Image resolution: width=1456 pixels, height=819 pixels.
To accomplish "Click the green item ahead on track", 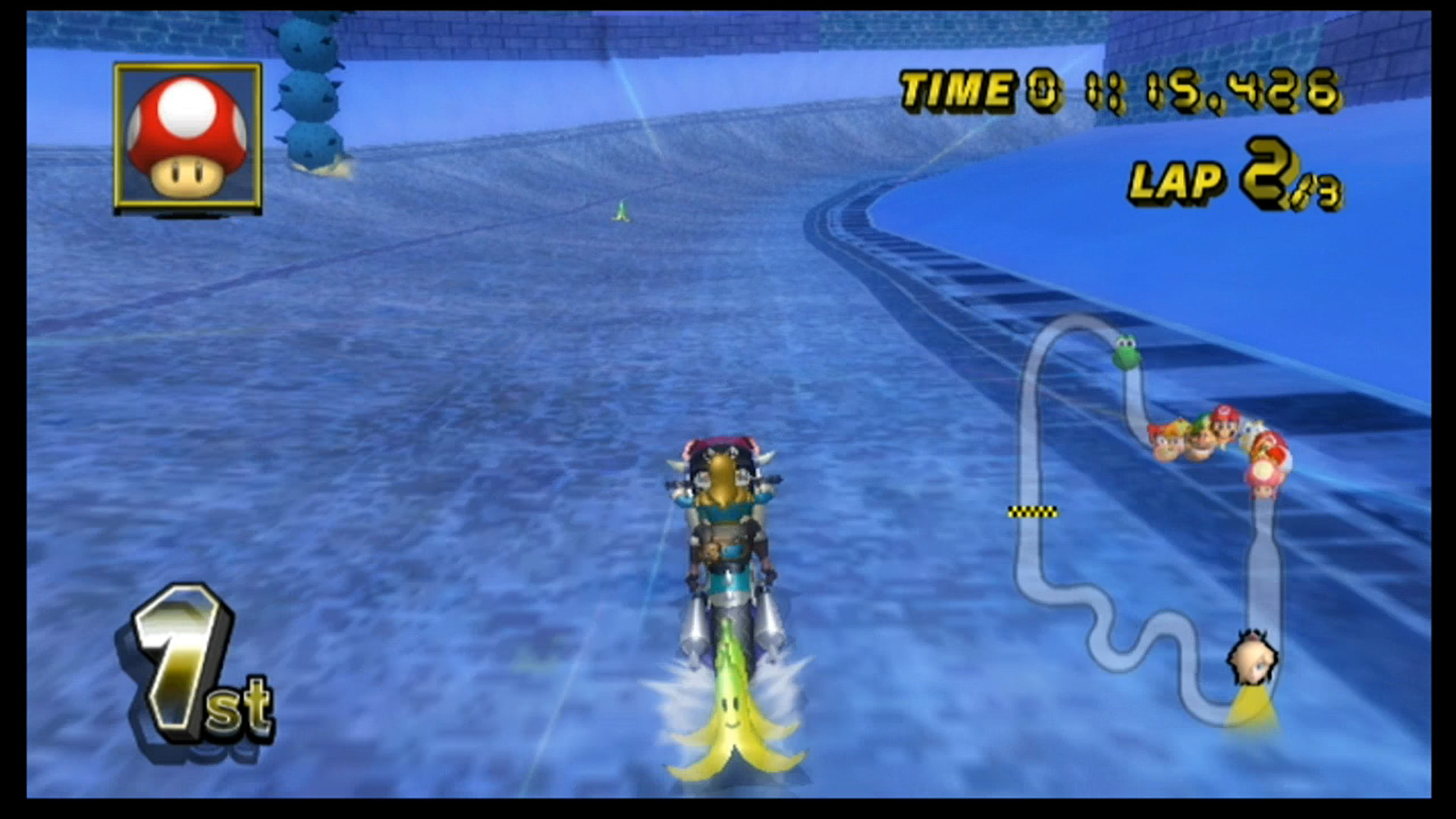I will click(620, 212).
